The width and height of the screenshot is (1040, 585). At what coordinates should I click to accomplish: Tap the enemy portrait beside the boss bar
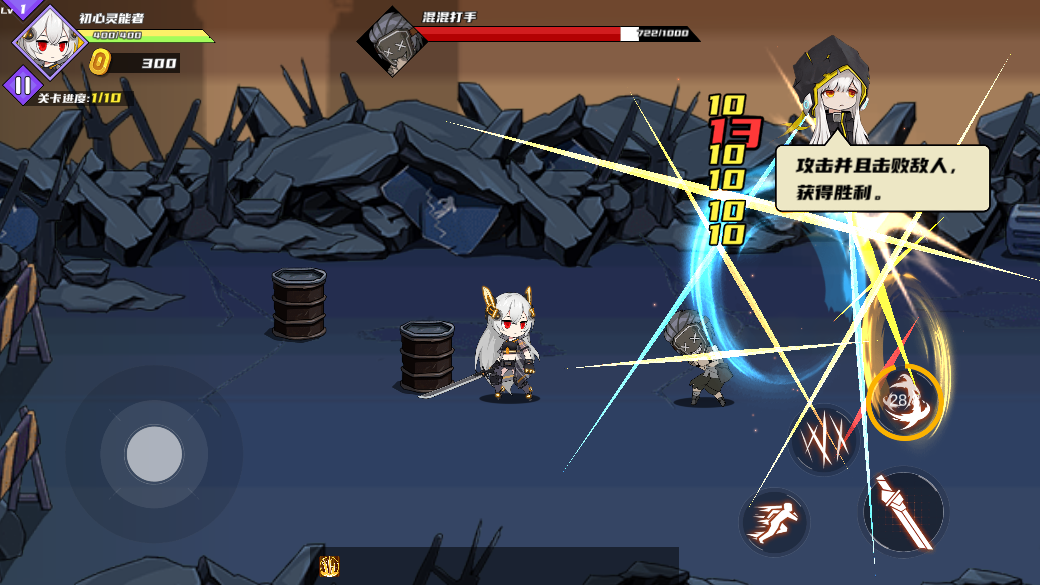tap(389, 40)
